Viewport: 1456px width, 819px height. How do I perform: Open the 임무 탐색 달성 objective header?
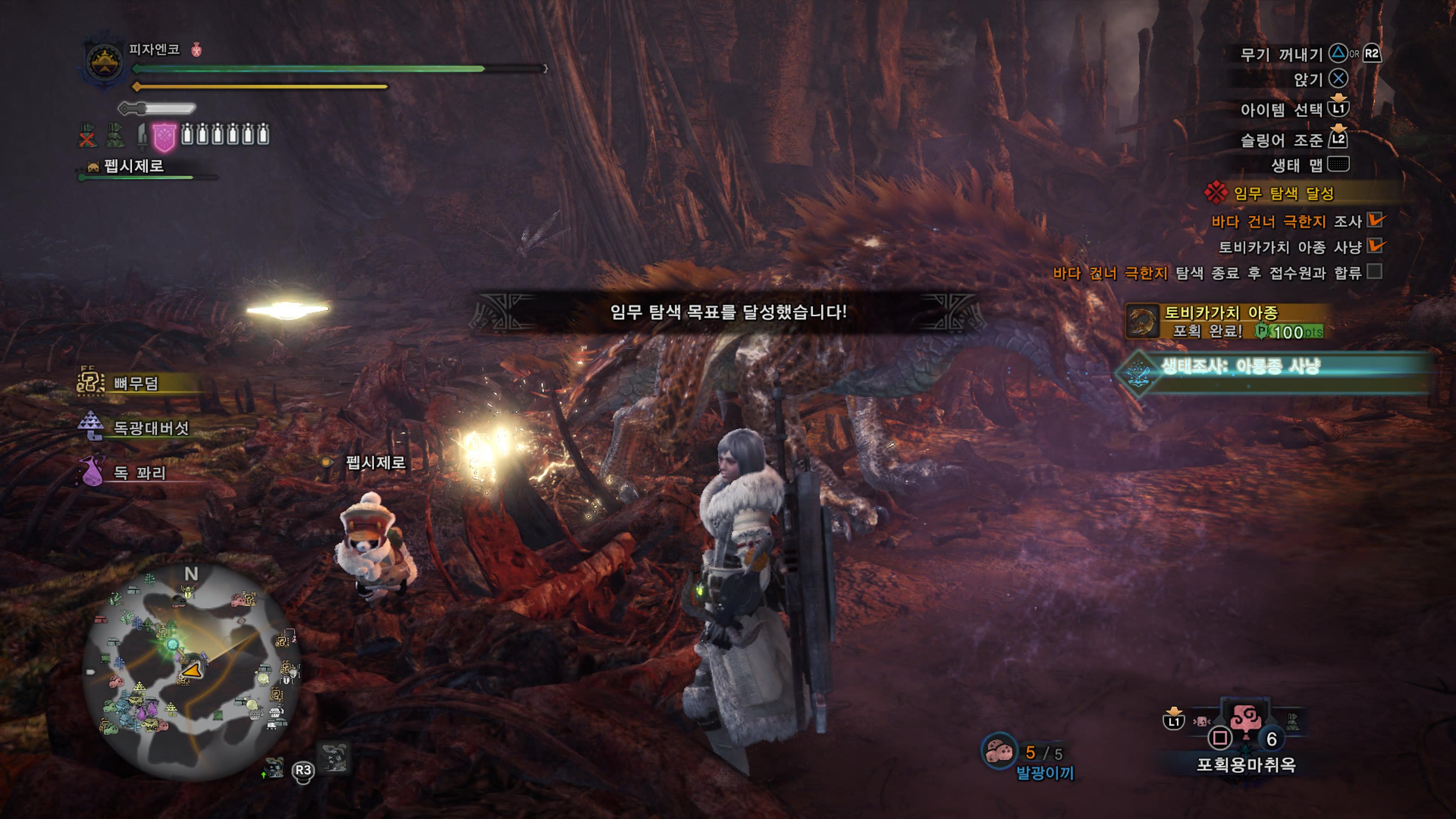click(x=1283, y=193)
